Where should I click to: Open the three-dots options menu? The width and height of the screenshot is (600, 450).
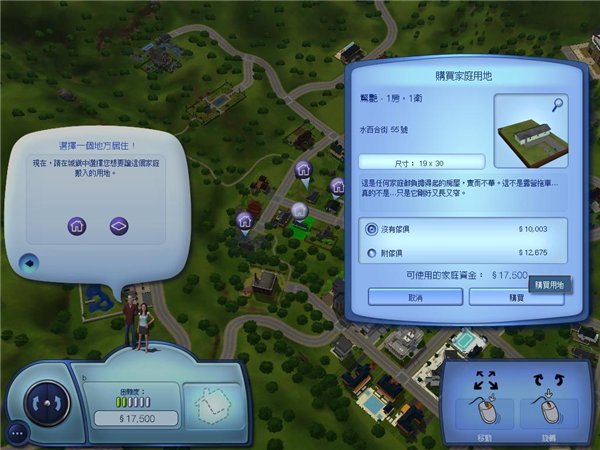[17, 433]
